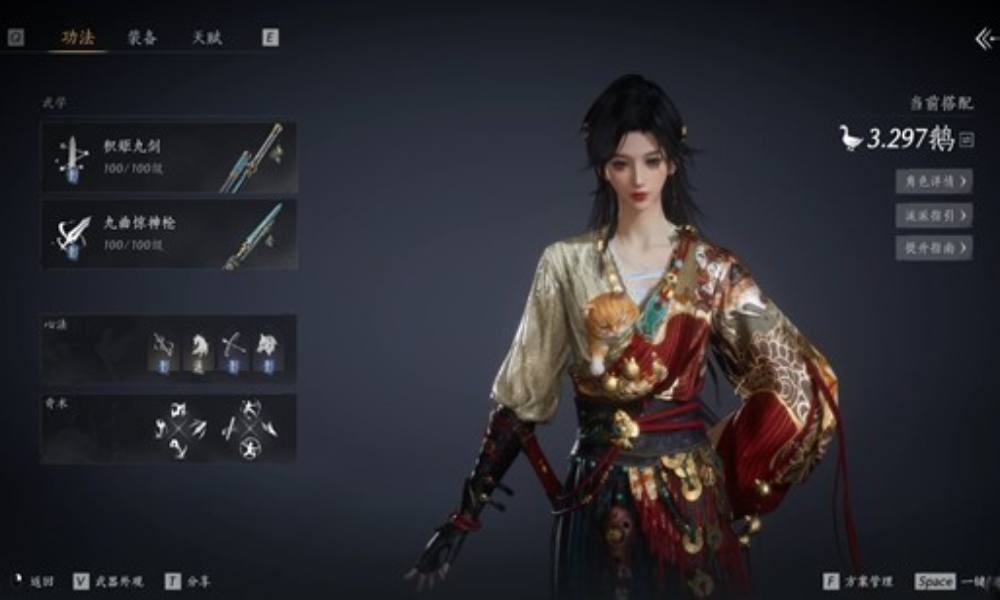Open the 提升指南 improvement guide
The height and width of the screenshot is (600, 1000).
[933, 247]
